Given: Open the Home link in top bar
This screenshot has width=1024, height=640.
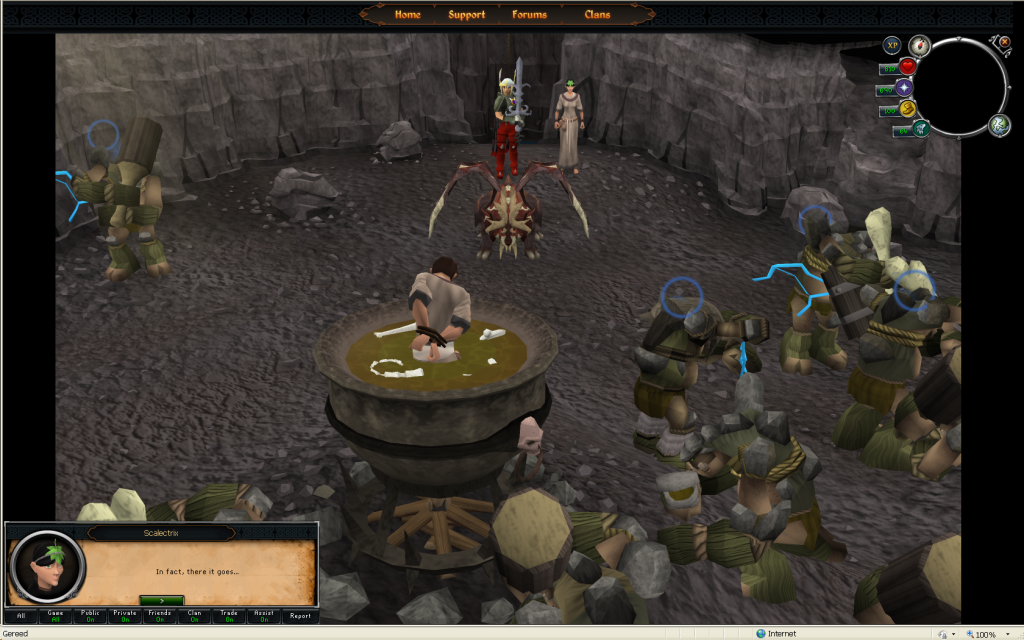Looking at the screenshot, I should [x=407, y=15].
